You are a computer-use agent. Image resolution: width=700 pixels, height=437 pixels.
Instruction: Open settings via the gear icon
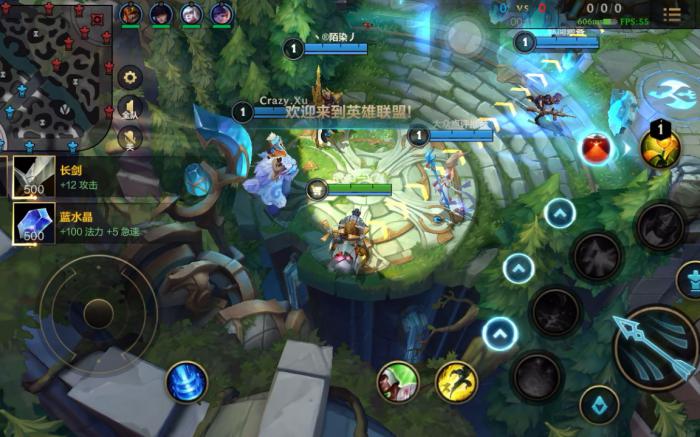pos(130,77)
